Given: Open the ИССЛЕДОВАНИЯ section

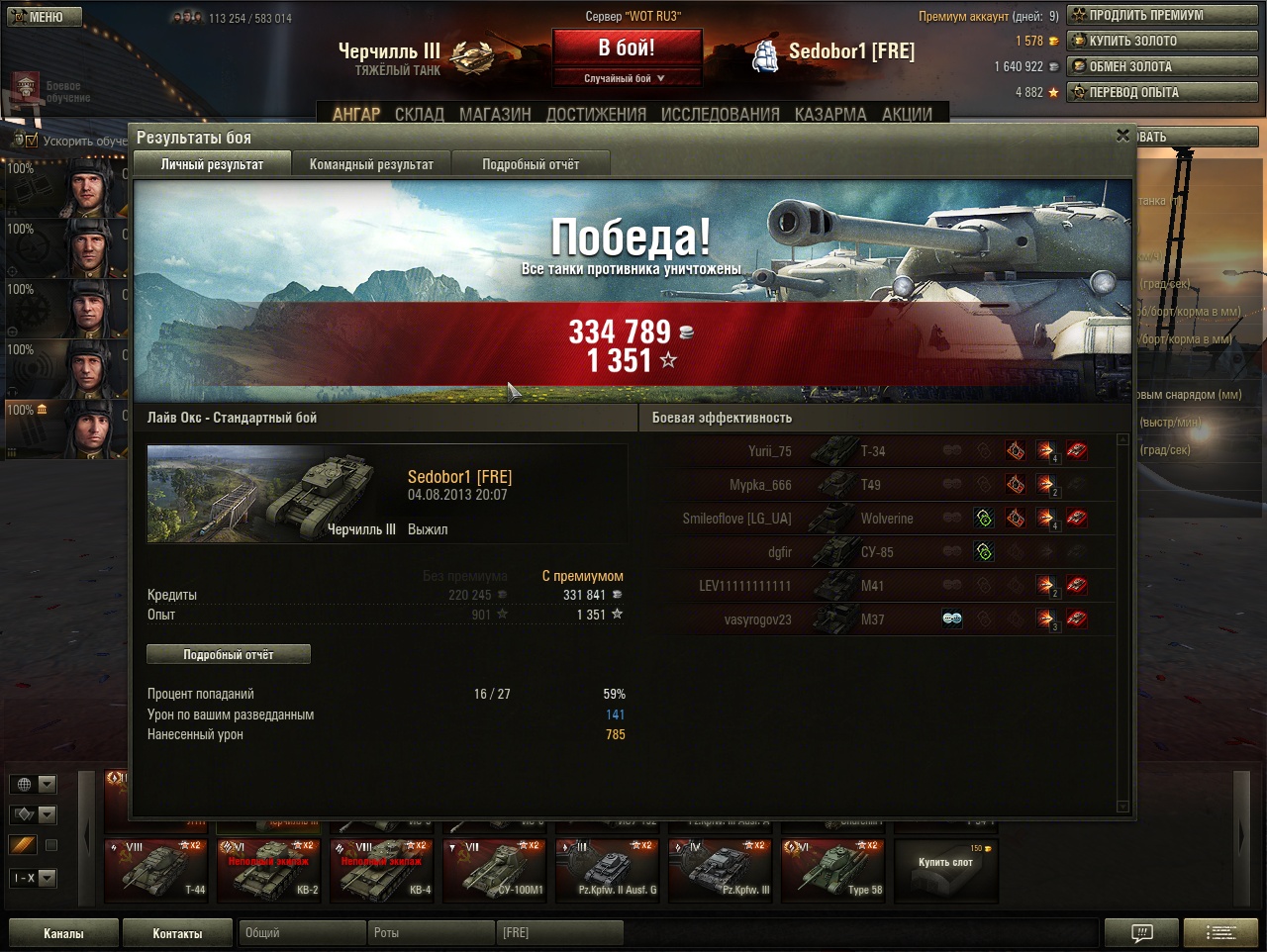Looking at the screenshot, I should (721, 114).
